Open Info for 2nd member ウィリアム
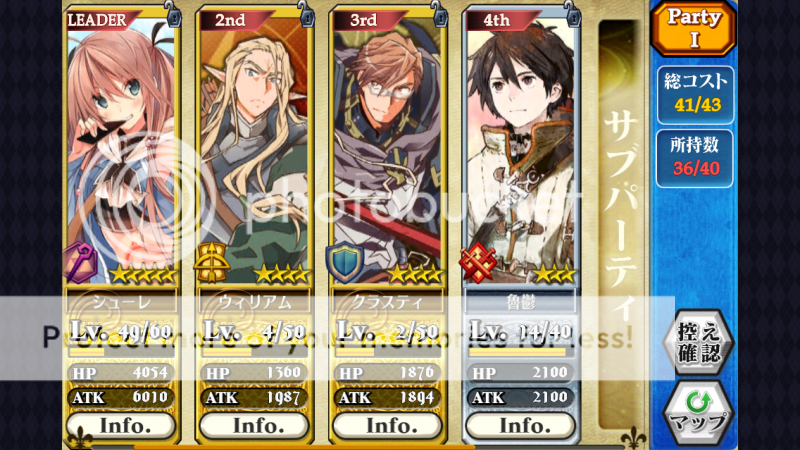This screenshot has height=450, width=800. [x=254, y=425]
